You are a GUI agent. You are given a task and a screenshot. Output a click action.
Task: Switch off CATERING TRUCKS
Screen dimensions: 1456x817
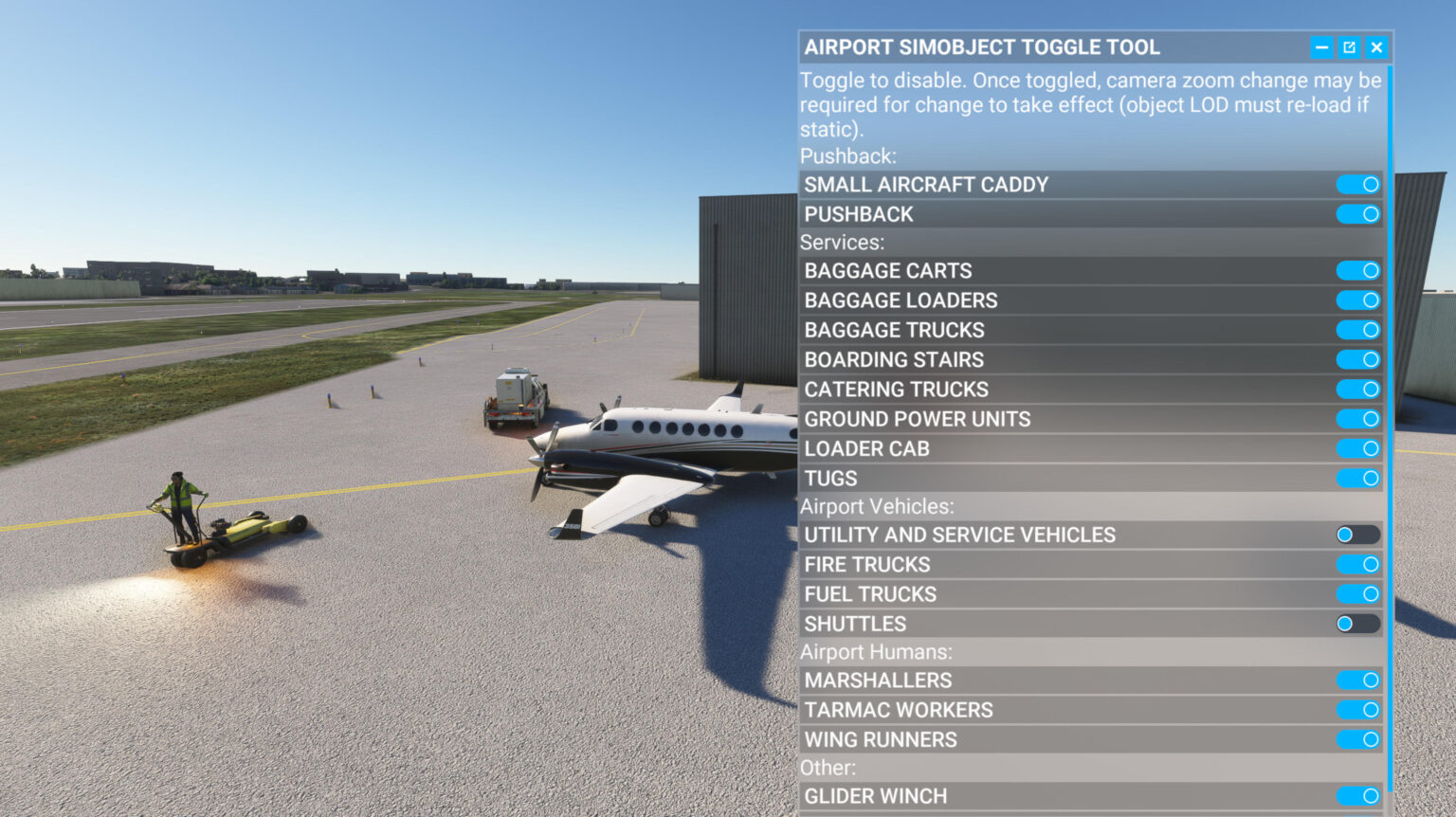coord(1357,389)
